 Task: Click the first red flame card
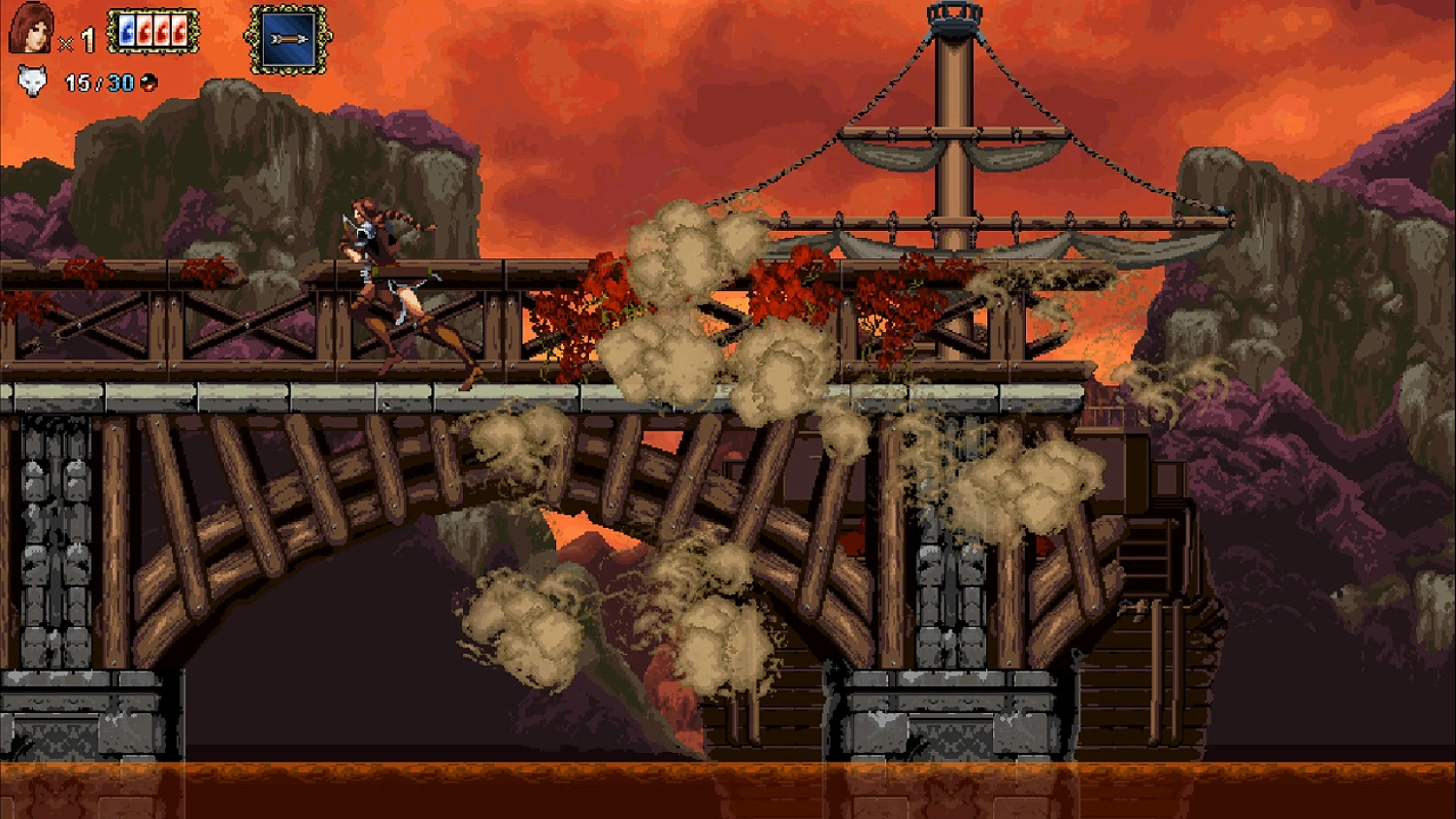(144, 32)
